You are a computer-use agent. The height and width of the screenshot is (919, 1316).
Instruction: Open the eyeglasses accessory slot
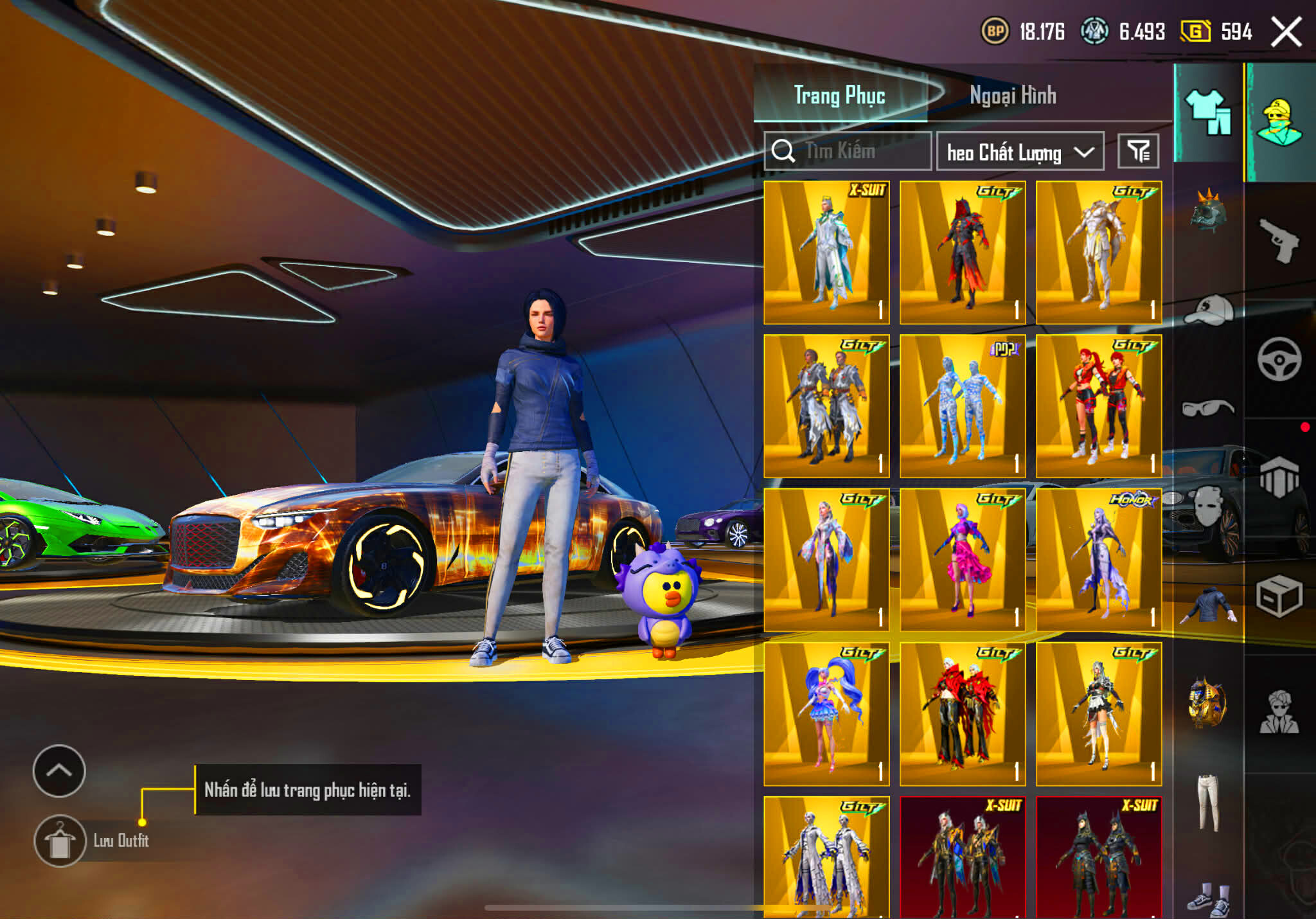point(1209,404)
